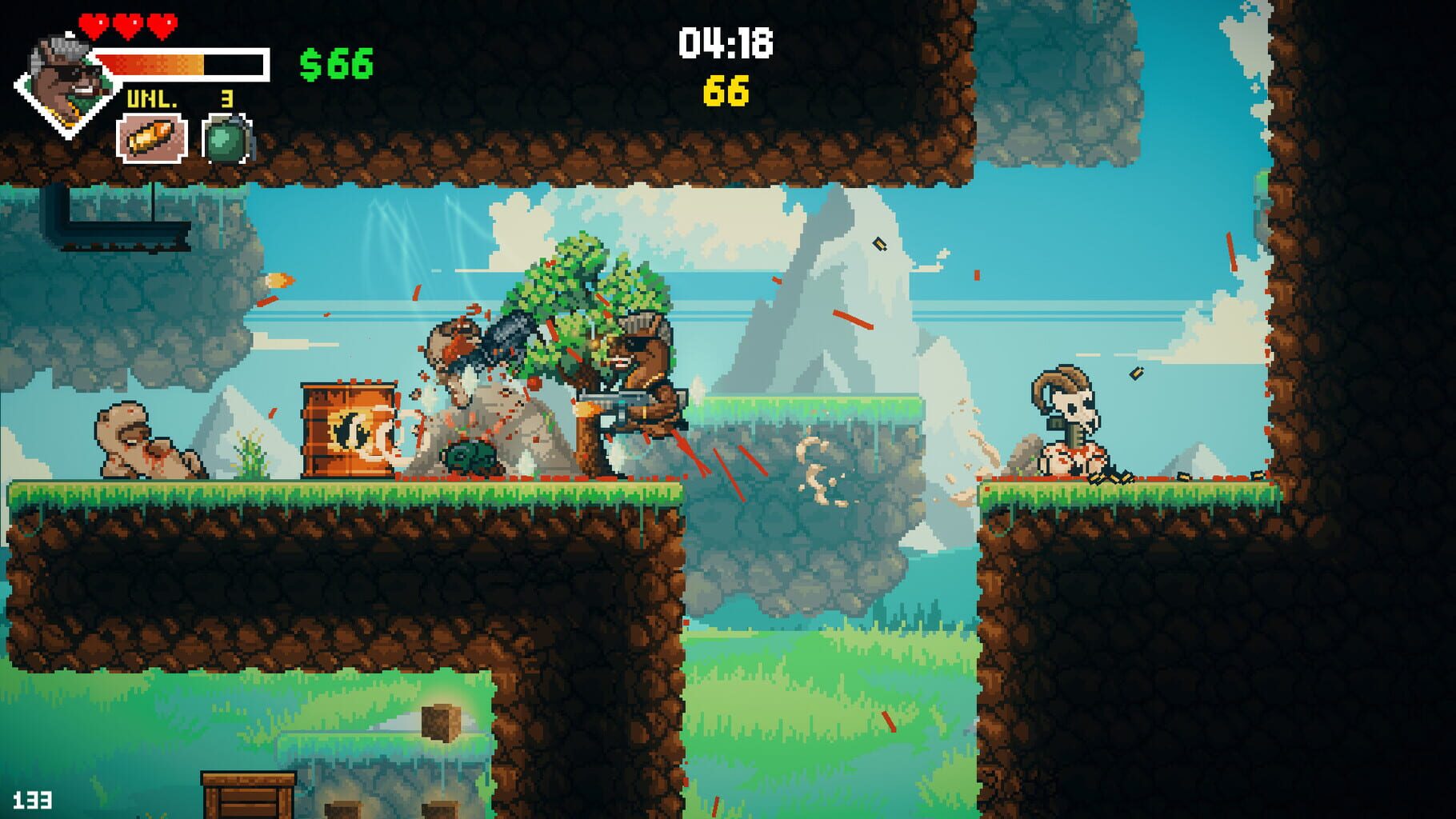This screenshot has width=1456, height=819.
Task: Click the number 3 above the grenade slot
Action: coord(226,98)
